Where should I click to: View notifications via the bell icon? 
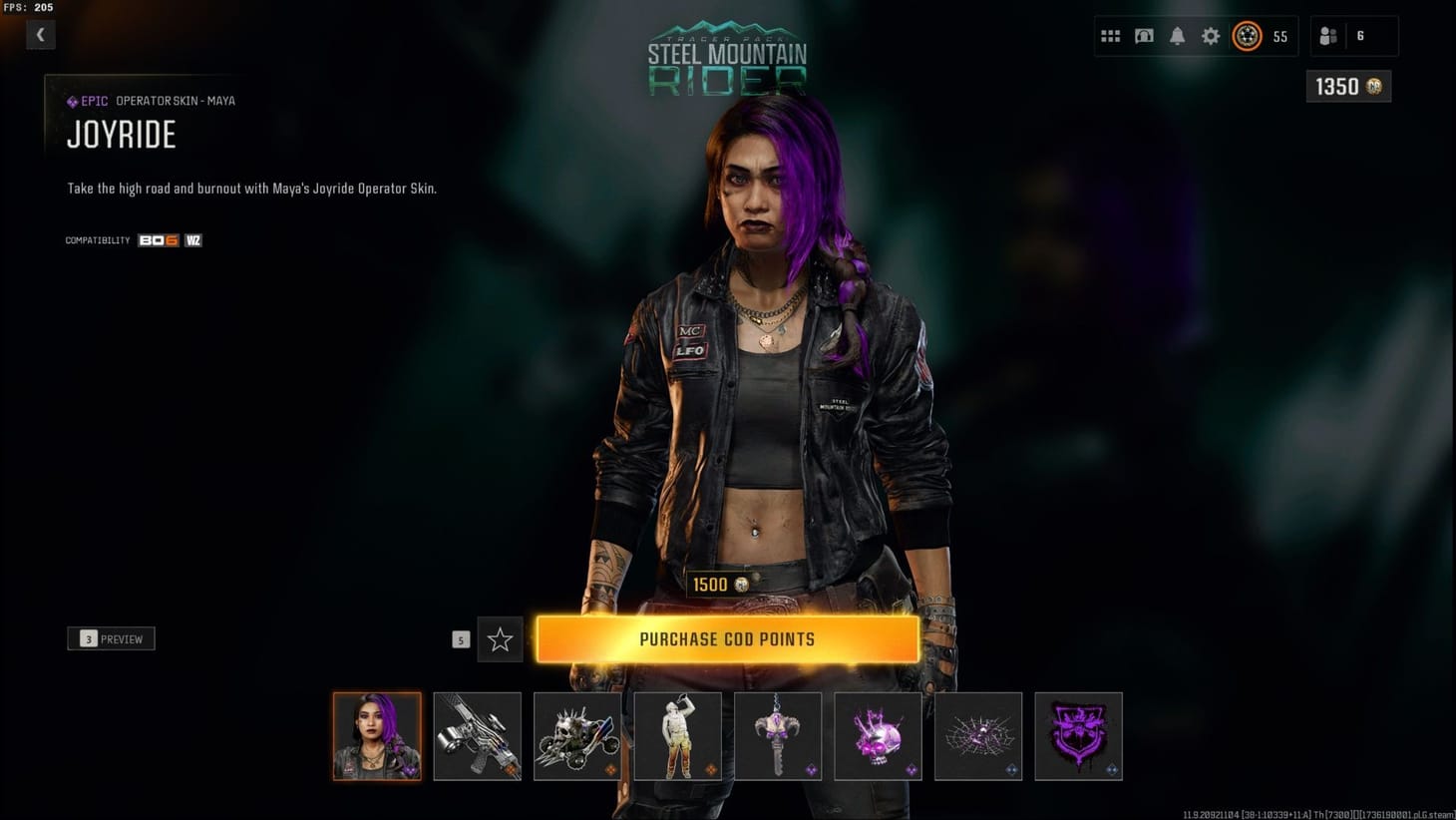coord(1177,35)
